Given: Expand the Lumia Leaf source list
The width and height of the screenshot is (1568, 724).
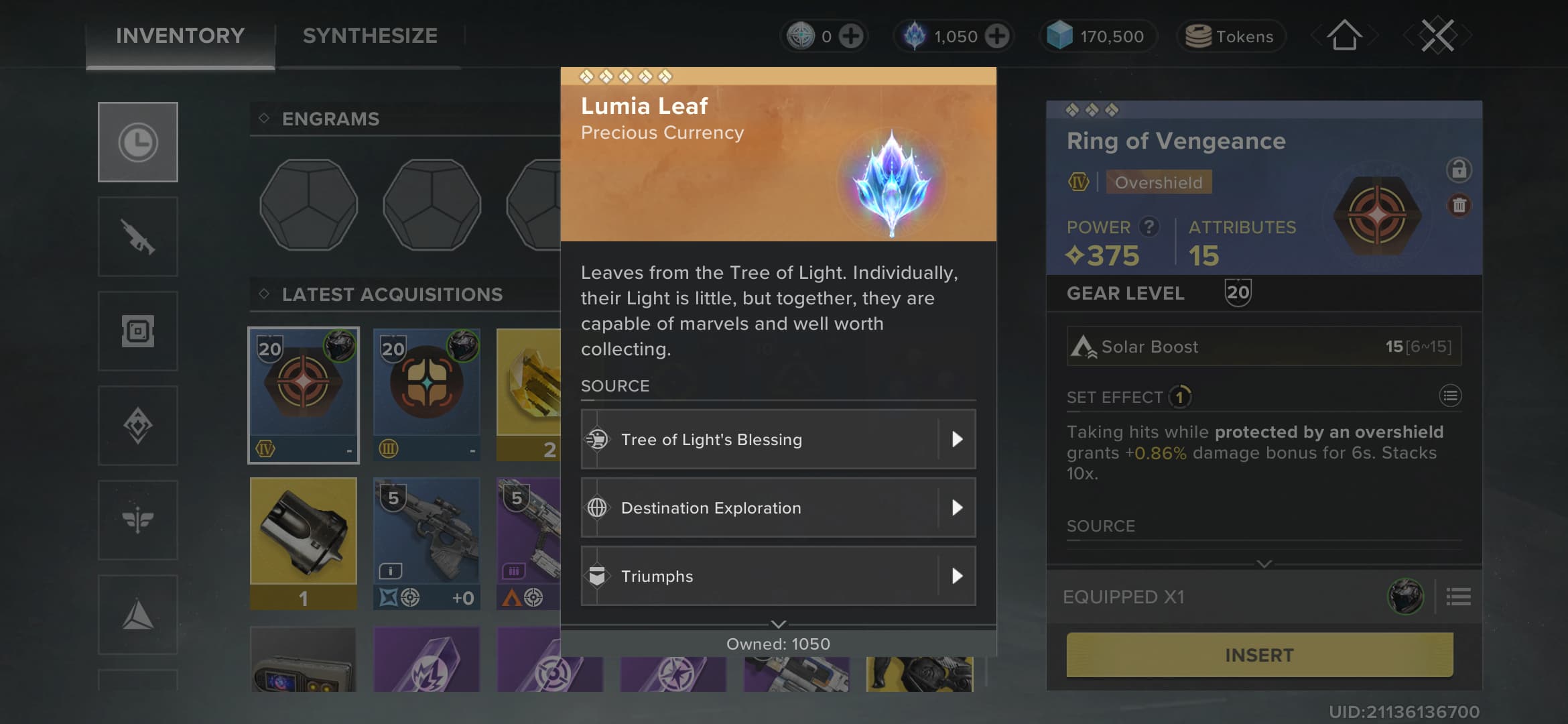Looking at the screenshot, I should tap(778, 624).
